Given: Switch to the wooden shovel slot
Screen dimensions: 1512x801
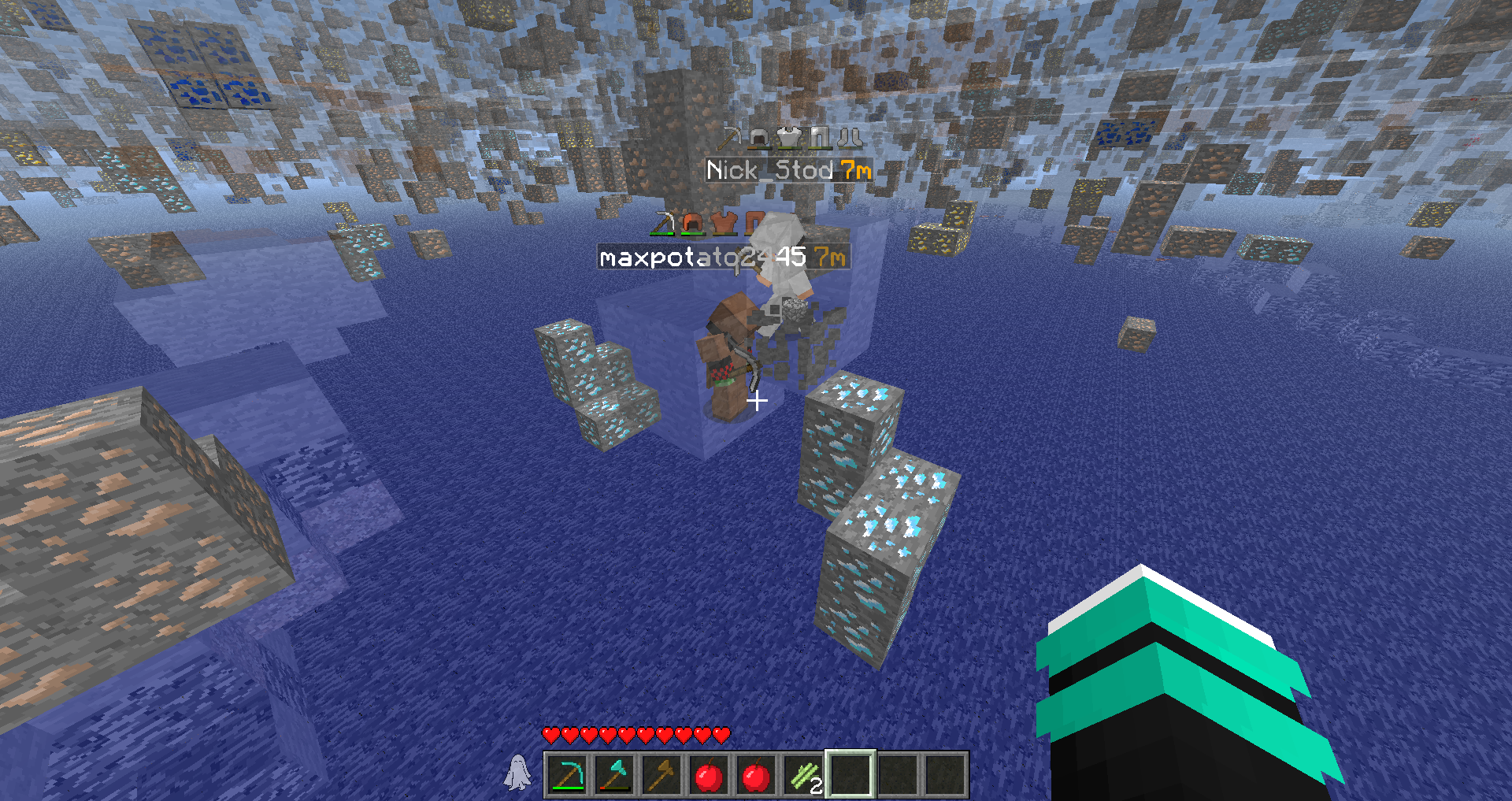Looking at the screenshot, I should (661, 775).
